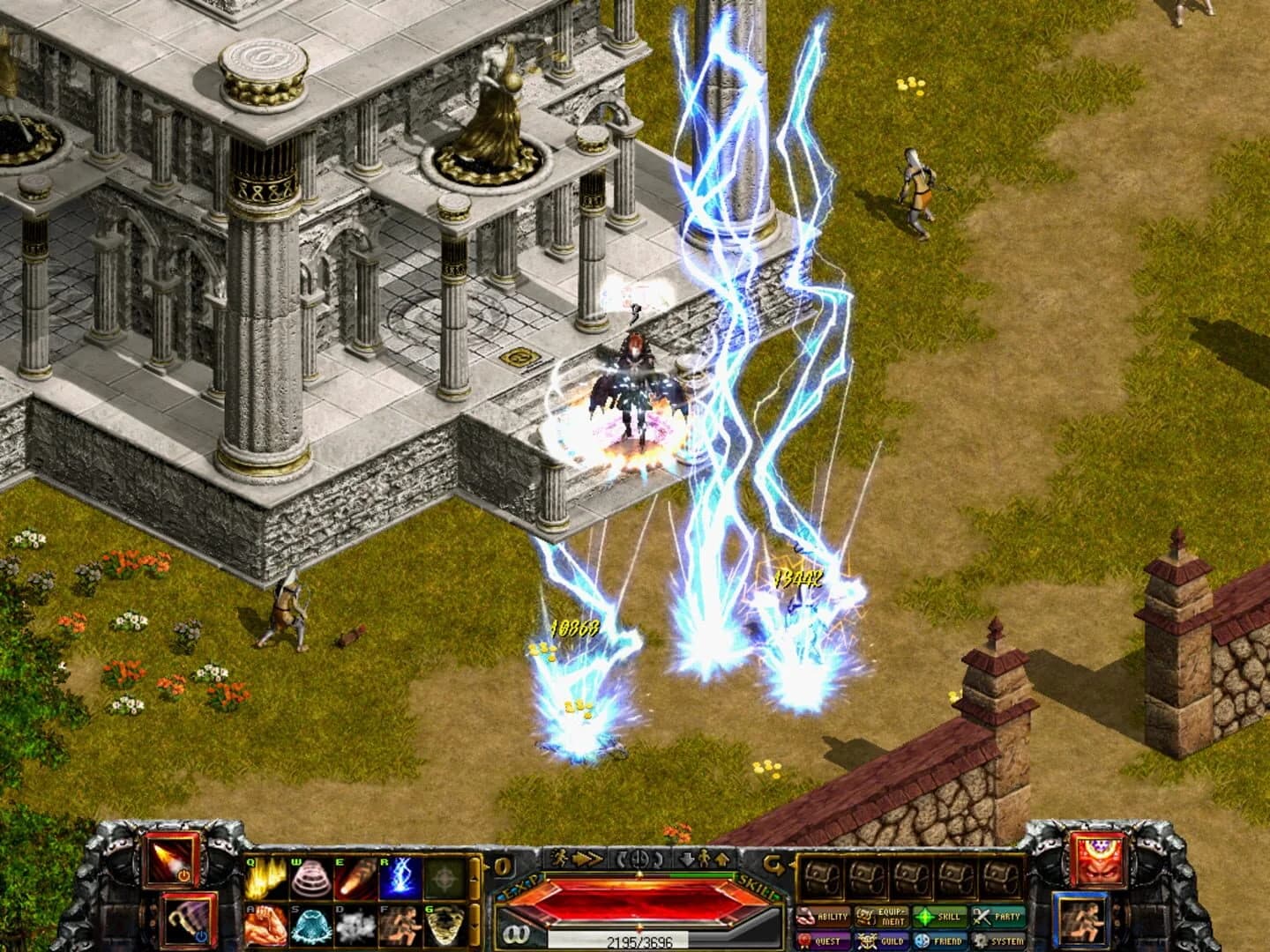Viewport: 1270px width, 952px height.
Task: Select the strength skill in the A slot
Action: [265, 926]
